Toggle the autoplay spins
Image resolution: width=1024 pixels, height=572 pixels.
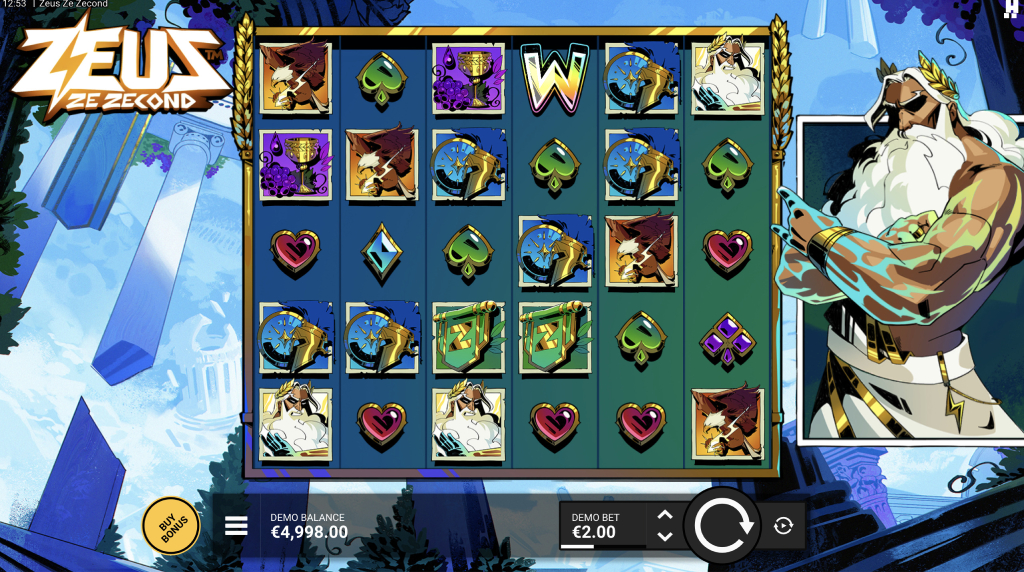pos(783,526)
